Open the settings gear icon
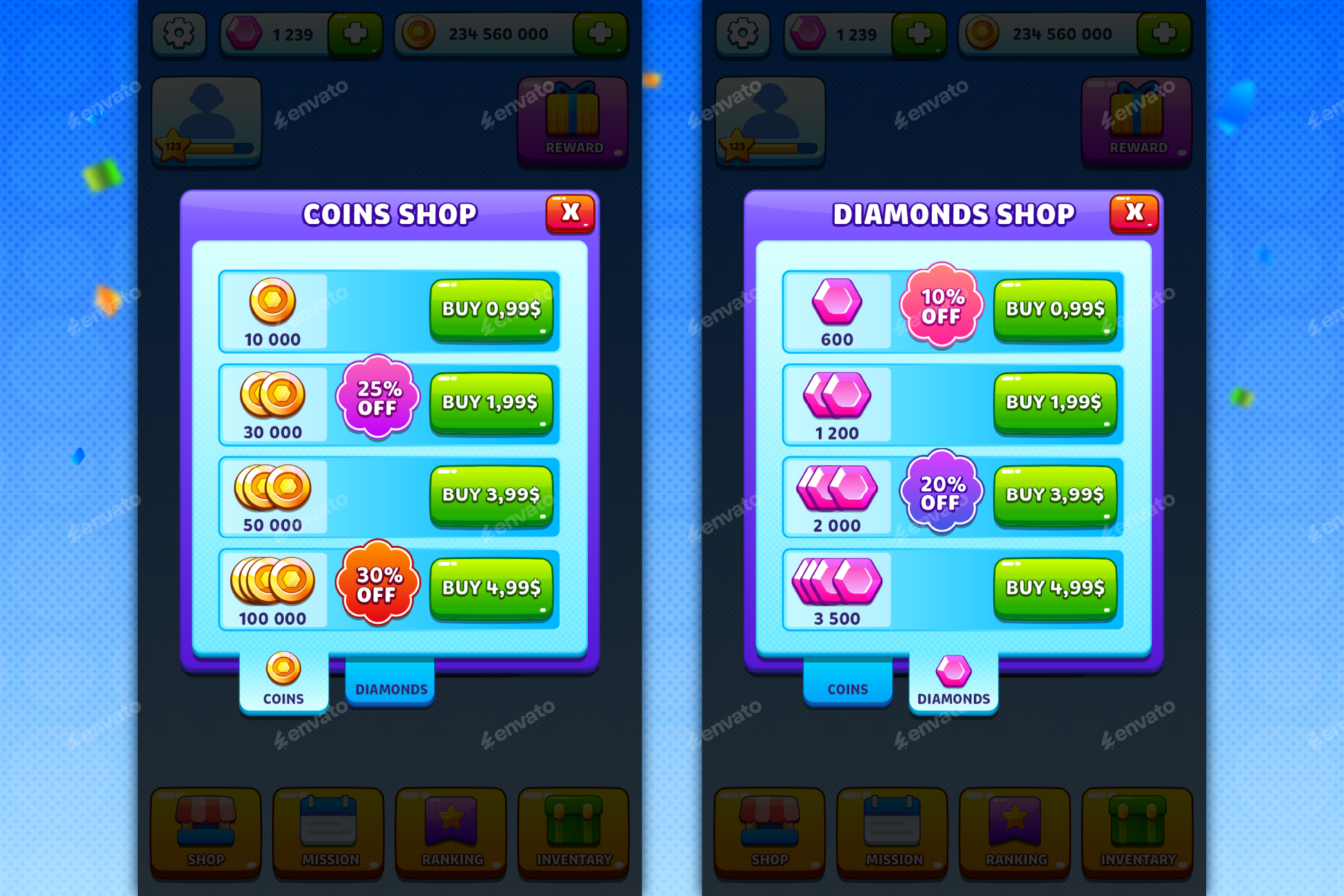The image size is (1344, 896). pos(178,33)
